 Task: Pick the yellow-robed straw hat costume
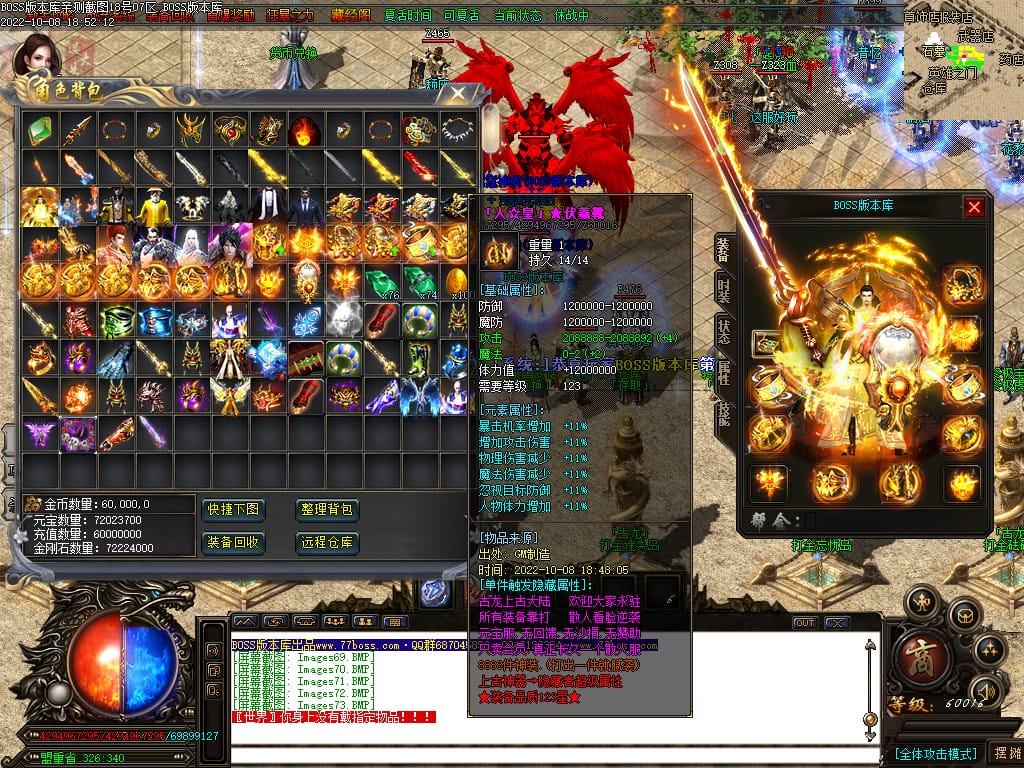(x=153, y=205)
